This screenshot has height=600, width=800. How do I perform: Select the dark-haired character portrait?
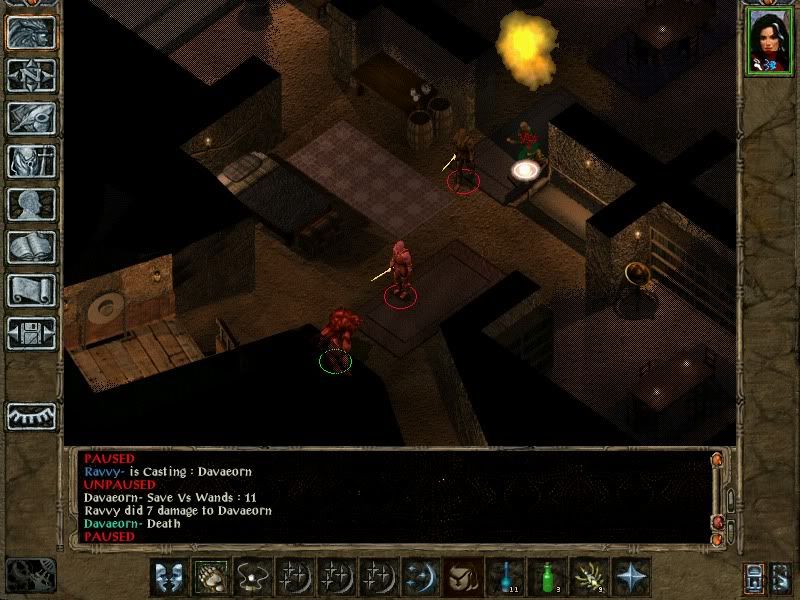pyautogui.click(x=768, y=41)
